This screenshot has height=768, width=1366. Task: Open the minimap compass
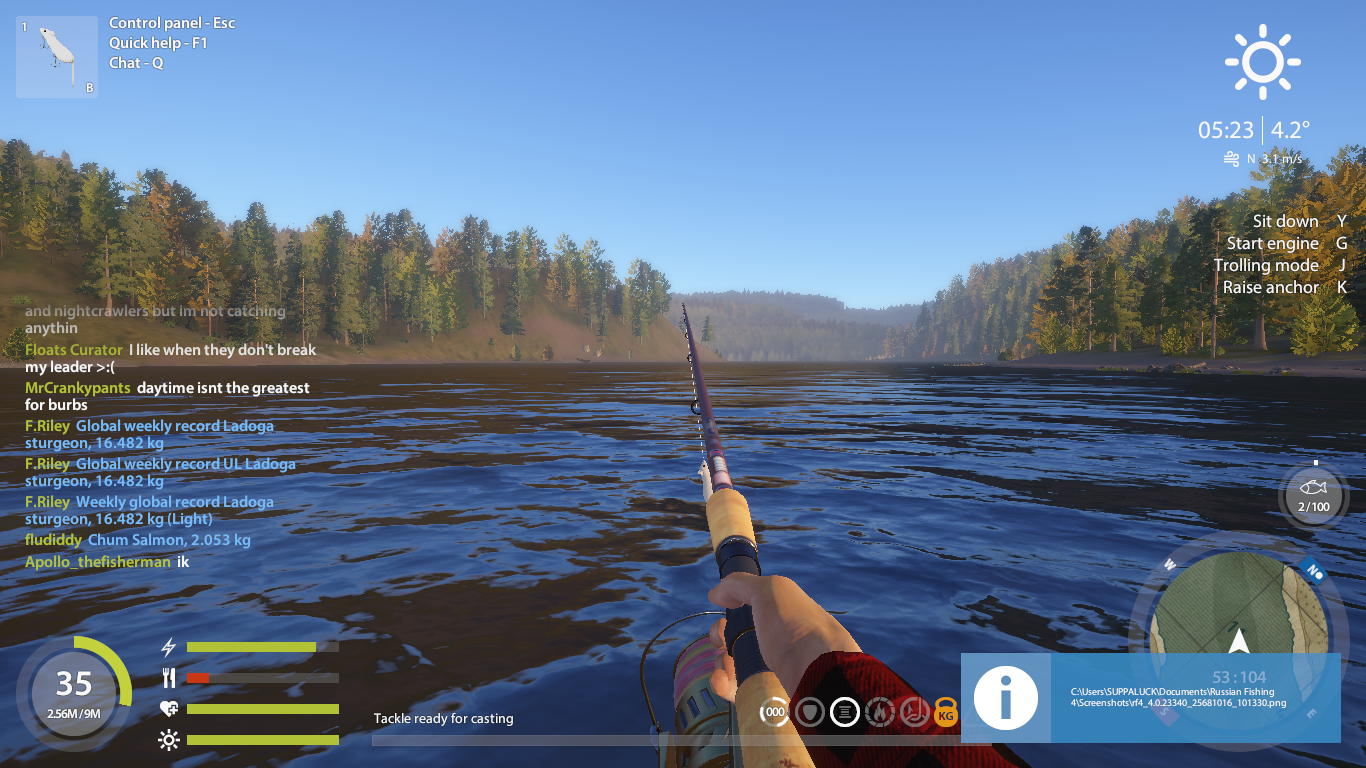1238,628
